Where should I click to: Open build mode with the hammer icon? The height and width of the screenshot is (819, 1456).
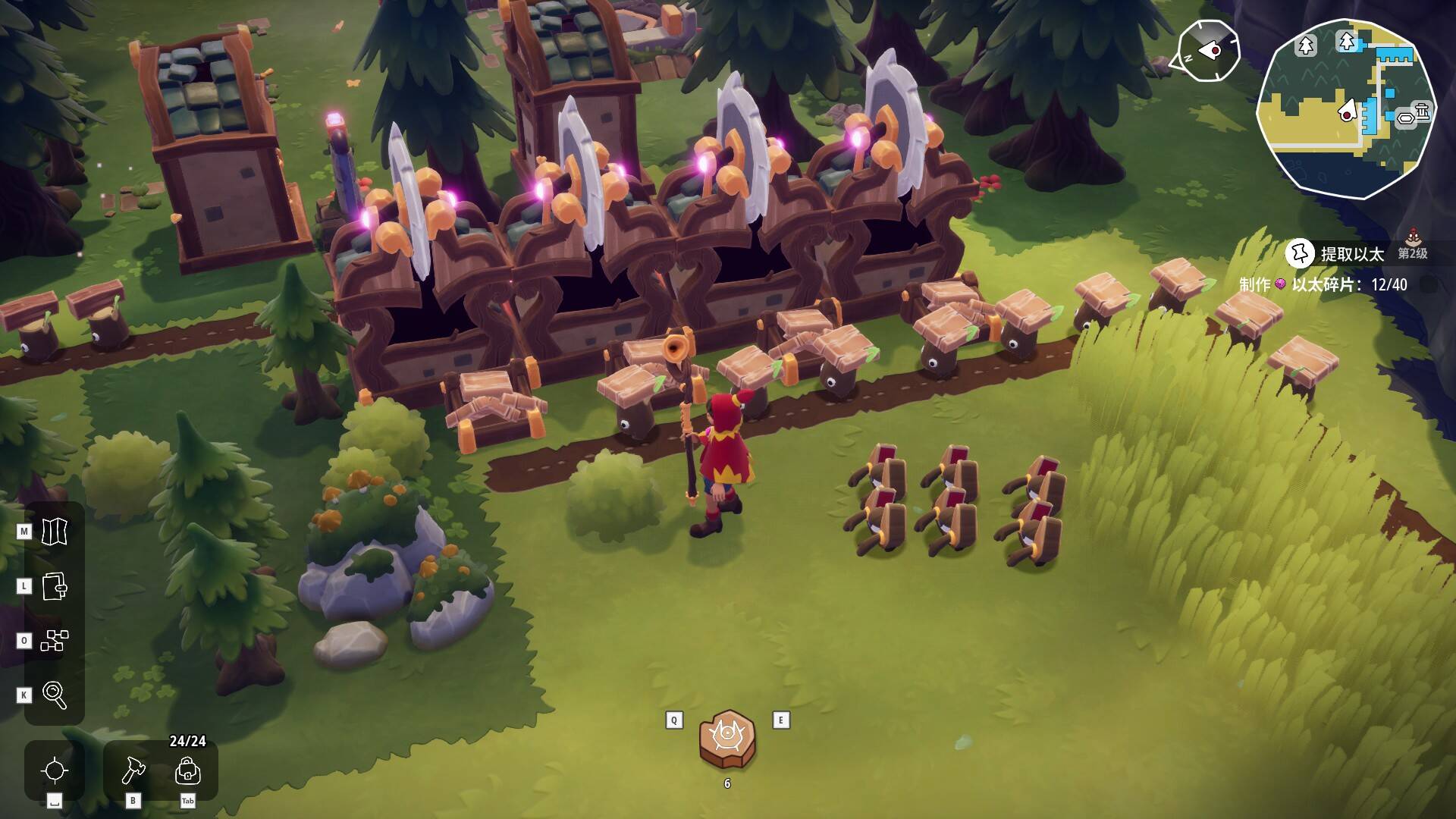[133, 770]
